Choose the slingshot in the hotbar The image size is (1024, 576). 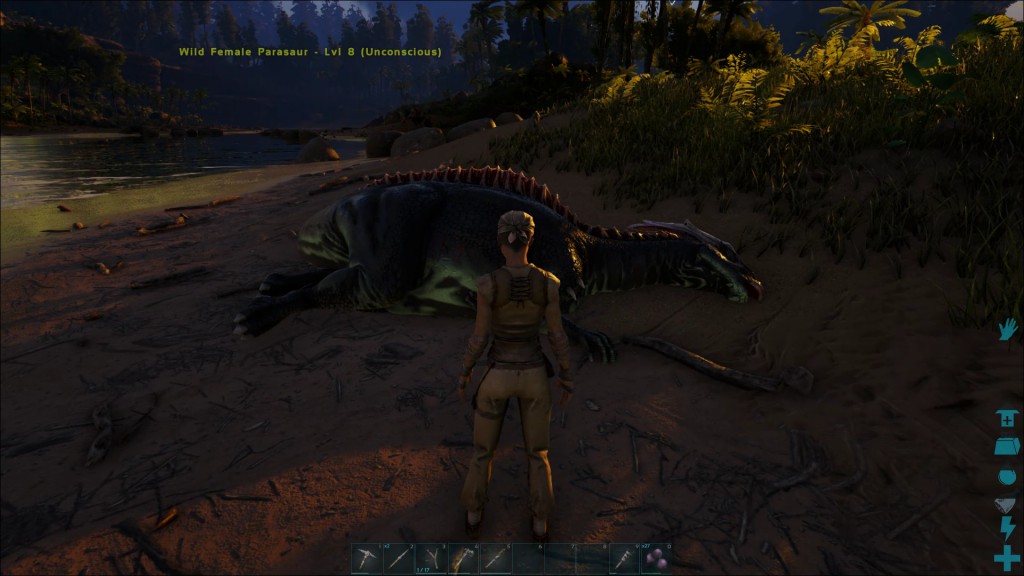pyautogui.click(x=431, y=558)
